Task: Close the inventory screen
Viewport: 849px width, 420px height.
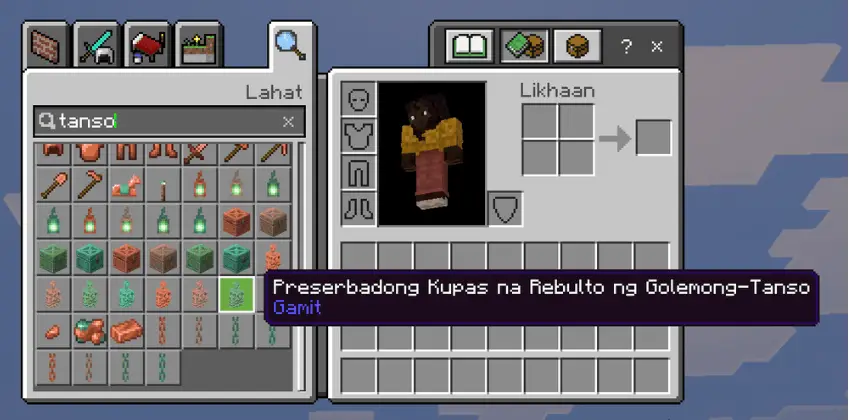Action: point(657,46)
